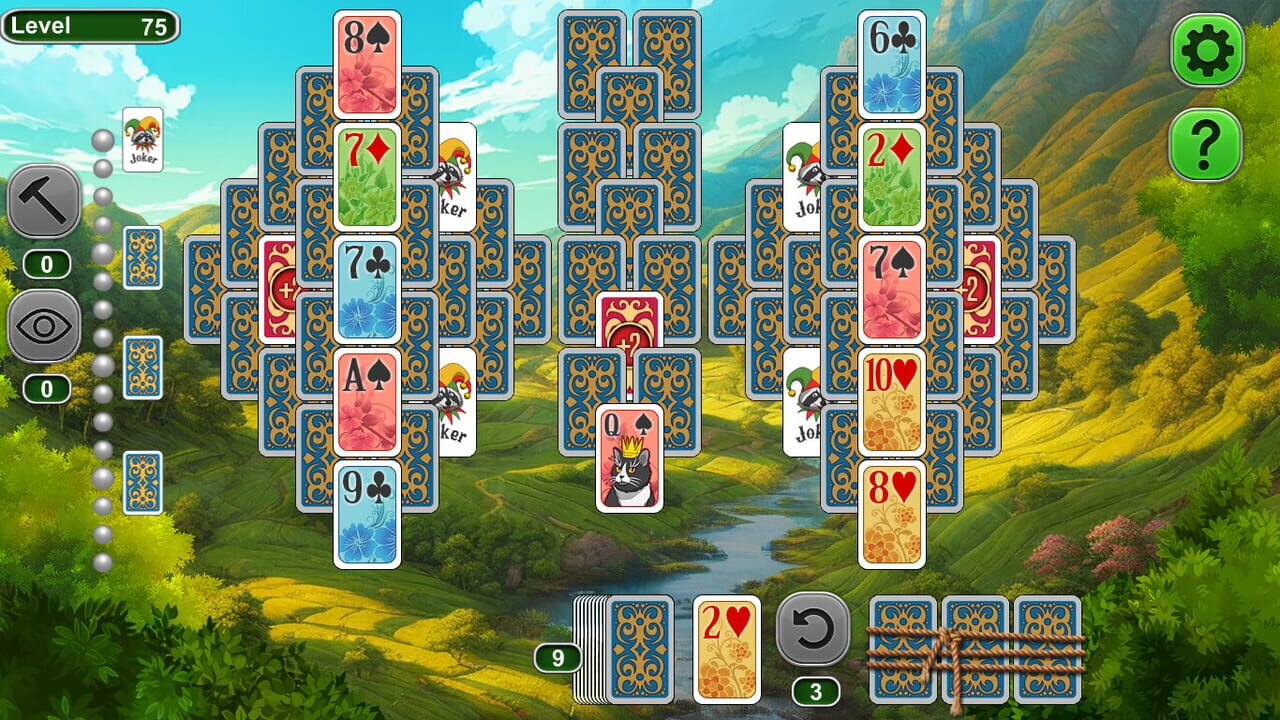Select the 9 of Clubs
1280x720 pixels.
(370, 512)
